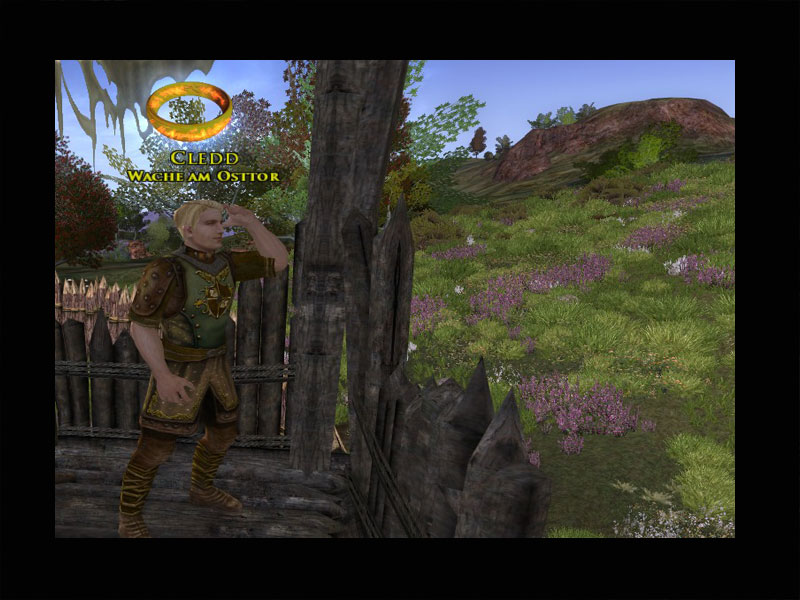This screenshot has width=800, height=600.
Task: Click the golden quest ring icon
Action: point(189,110)
